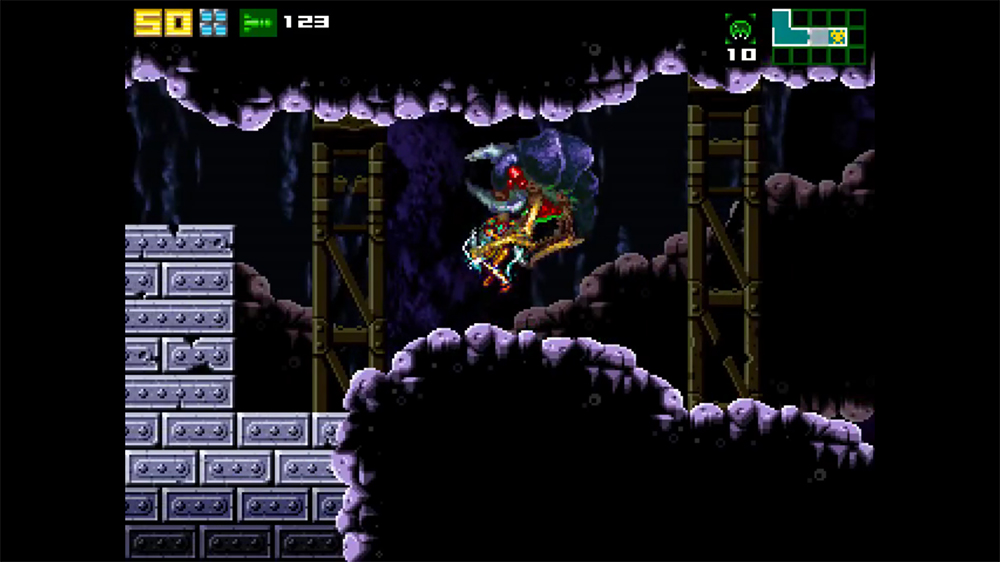Image resolution: width=1000 pixels, height=562 pixels.
Task: Open the minimap grid
Action: click(818, 36)
